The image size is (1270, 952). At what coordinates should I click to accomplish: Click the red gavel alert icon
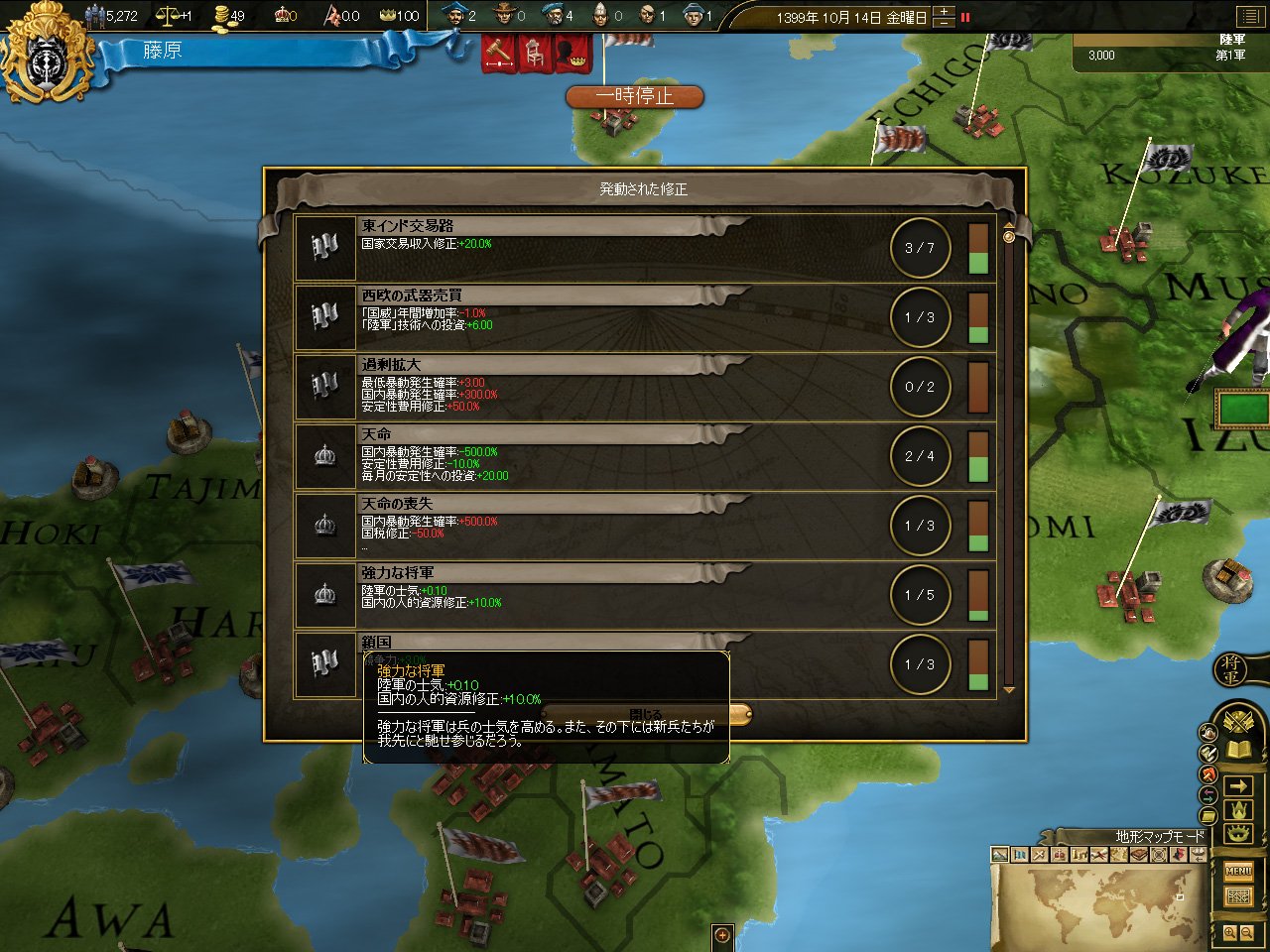click(x=498, y=53)
